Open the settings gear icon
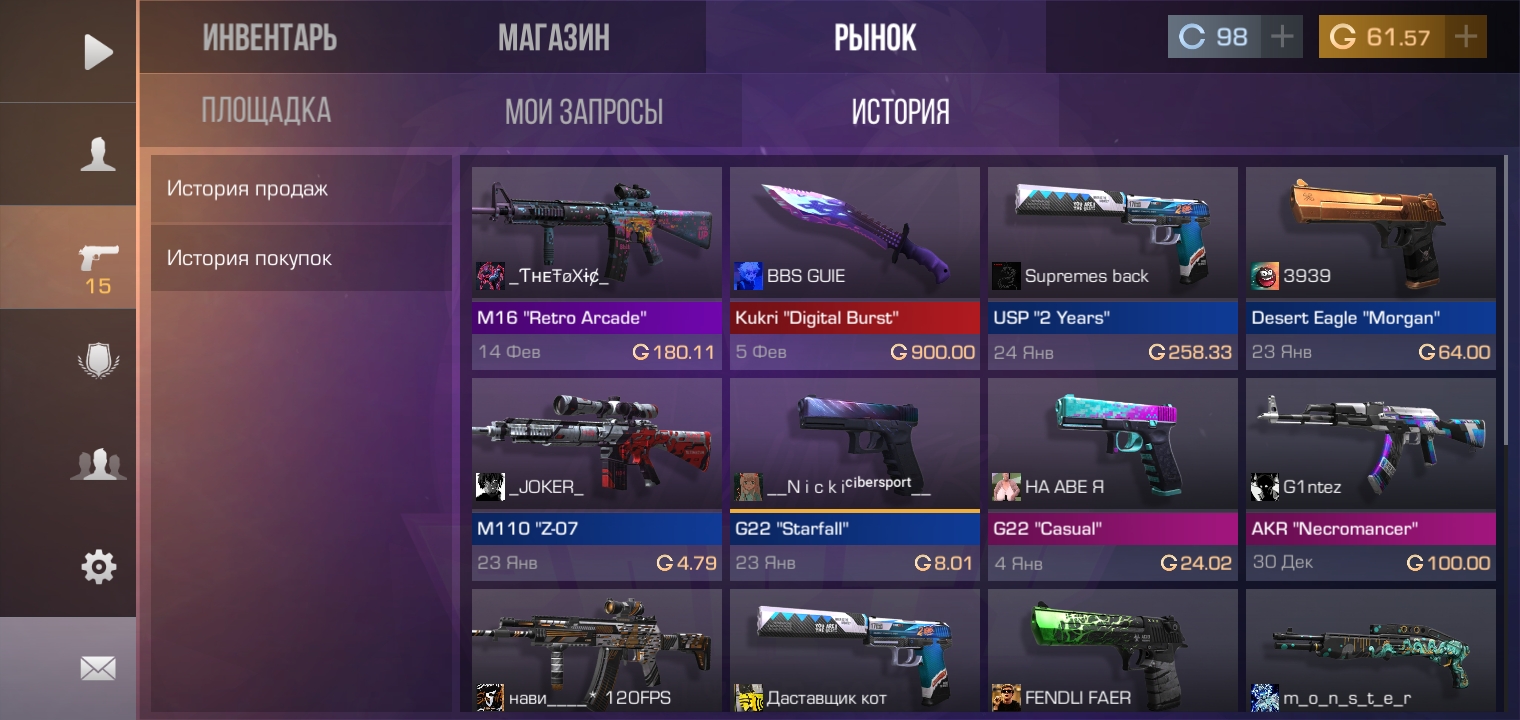 [97, 567]
